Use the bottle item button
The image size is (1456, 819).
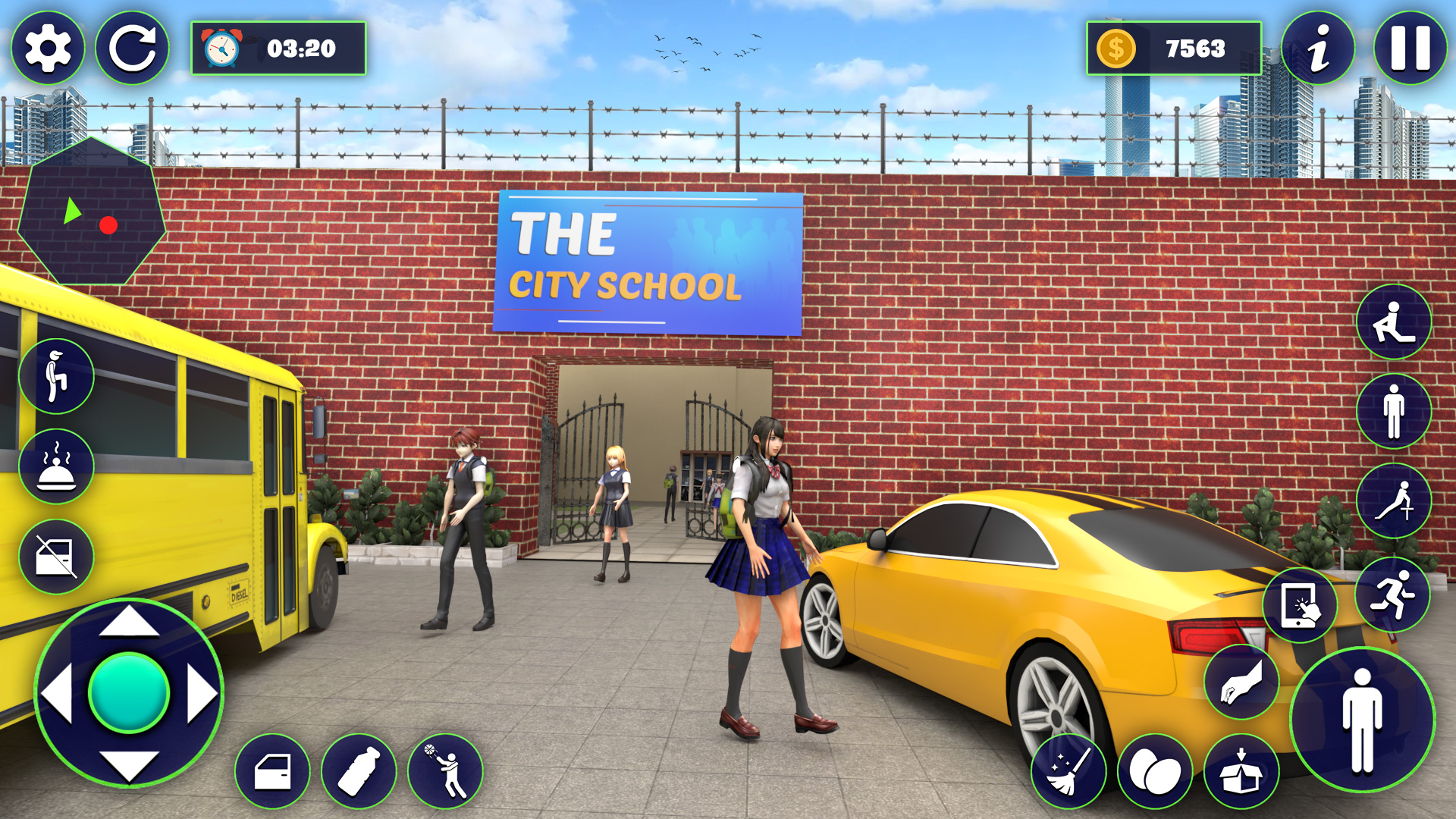pyautogui.click(x=359, y=772)
